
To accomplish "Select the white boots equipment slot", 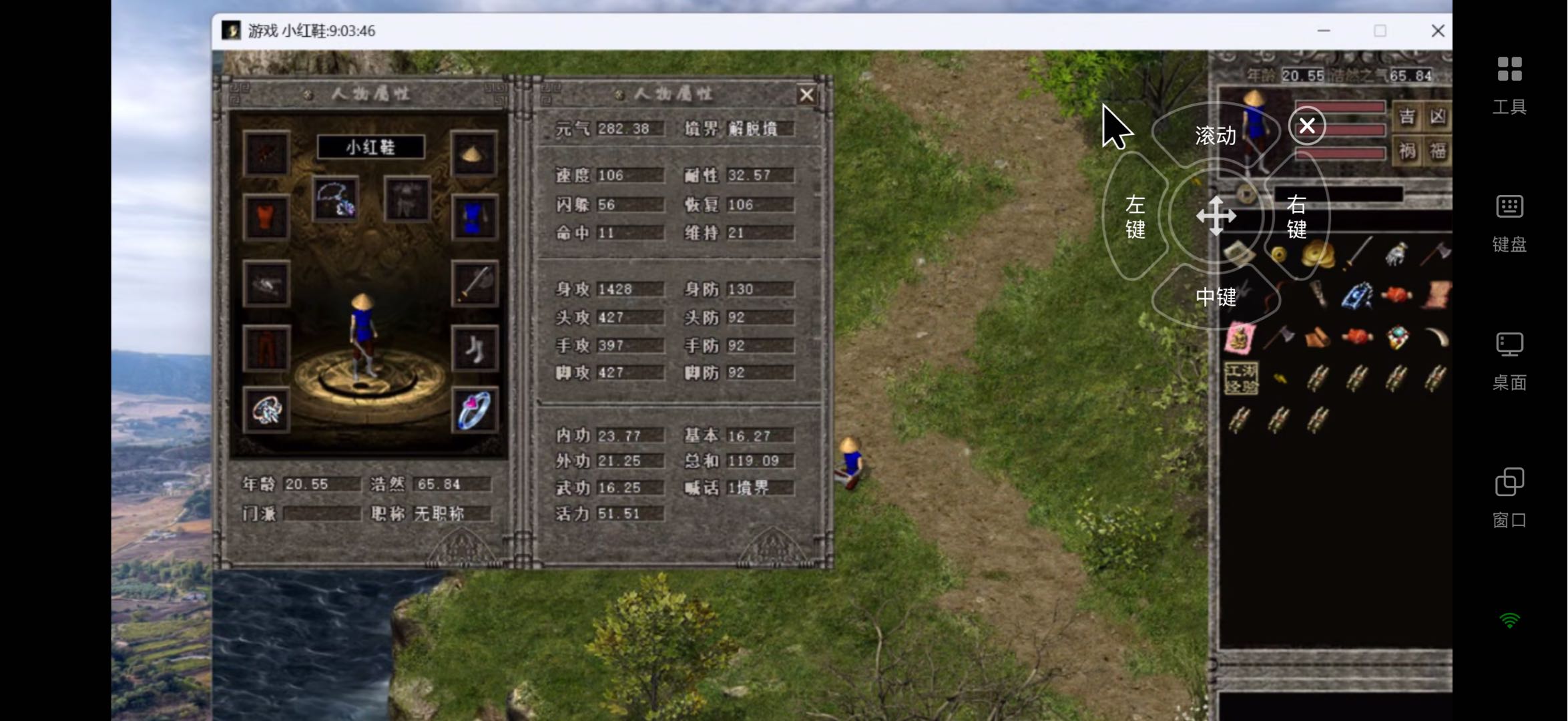I will [x=473, y=348].
